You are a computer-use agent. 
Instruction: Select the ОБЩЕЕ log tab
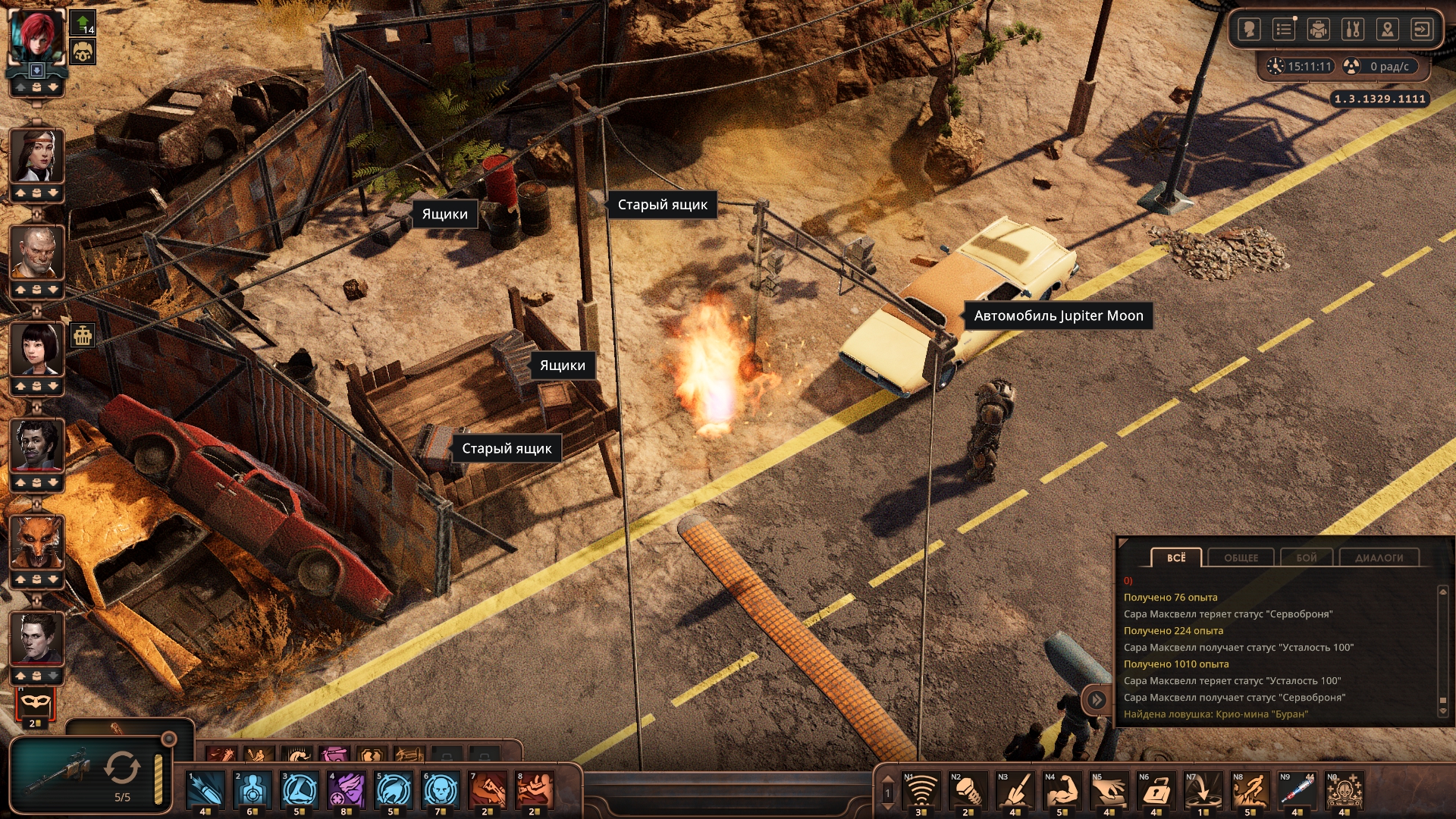[x=1241, y=557]
